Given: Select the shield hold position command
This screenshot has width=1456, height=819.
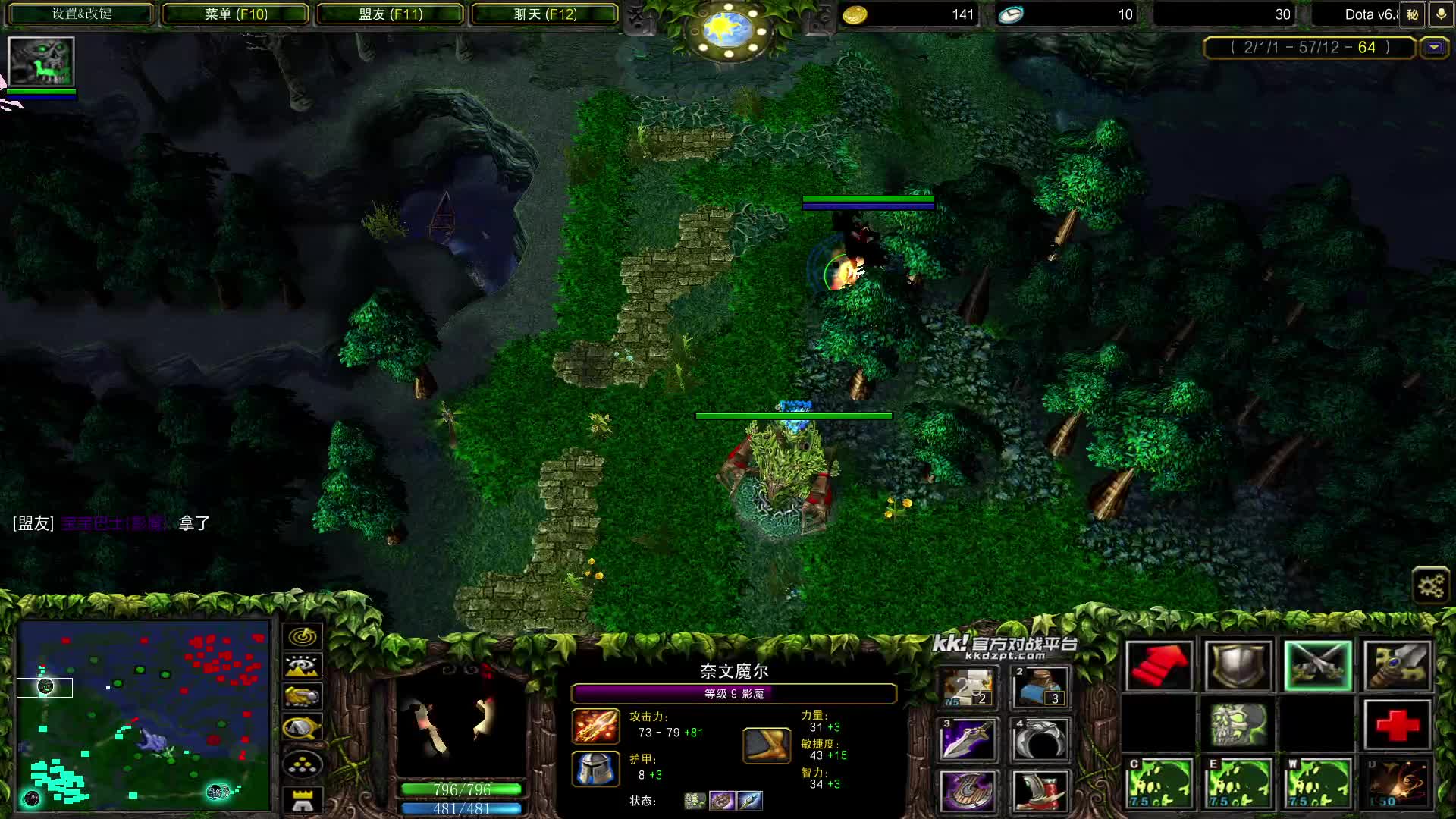Looking at the screenshot, I should tap(1238, 666).
